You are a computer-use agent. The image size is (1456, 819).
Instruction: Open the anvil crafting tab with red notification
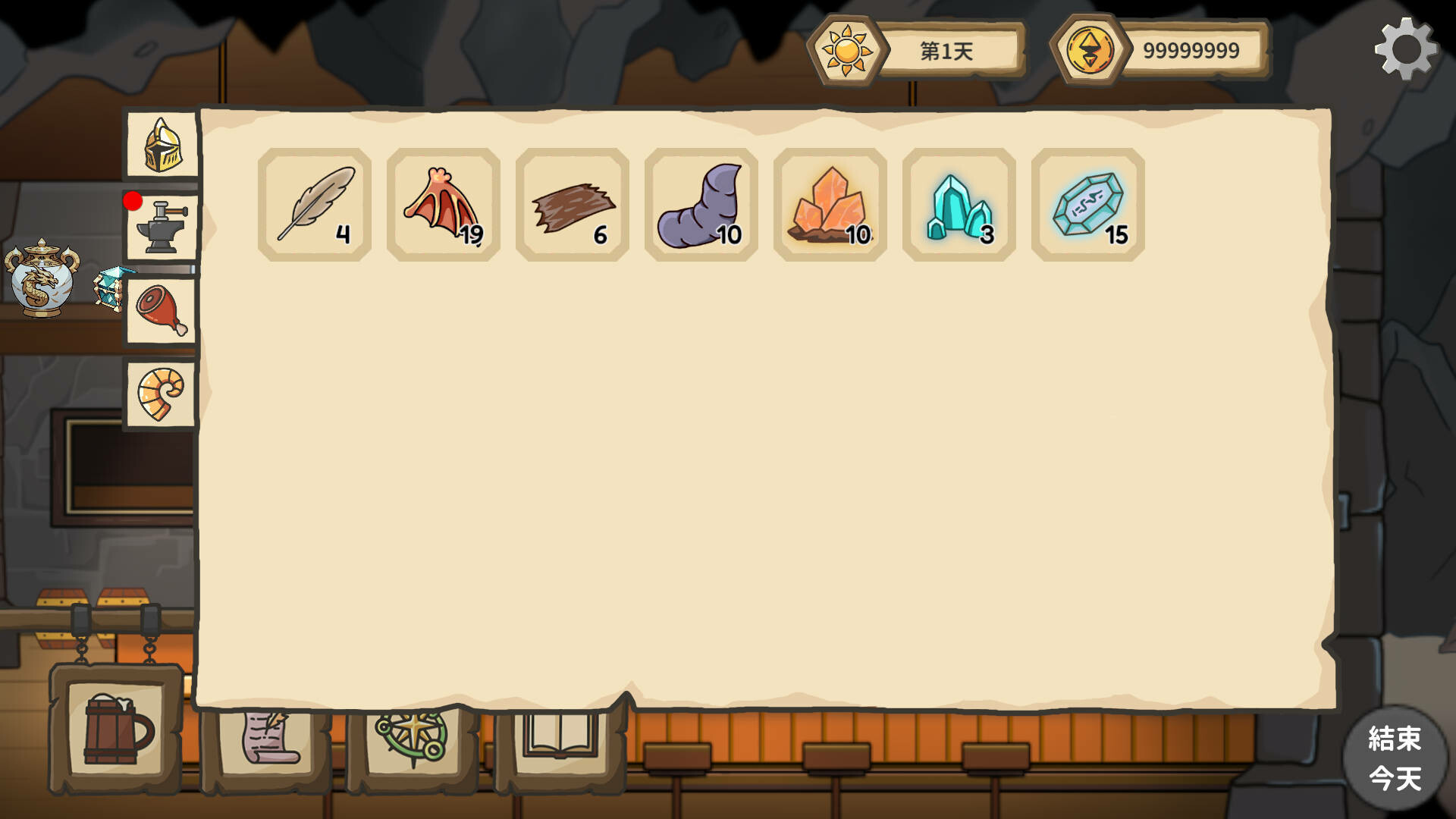161,225
